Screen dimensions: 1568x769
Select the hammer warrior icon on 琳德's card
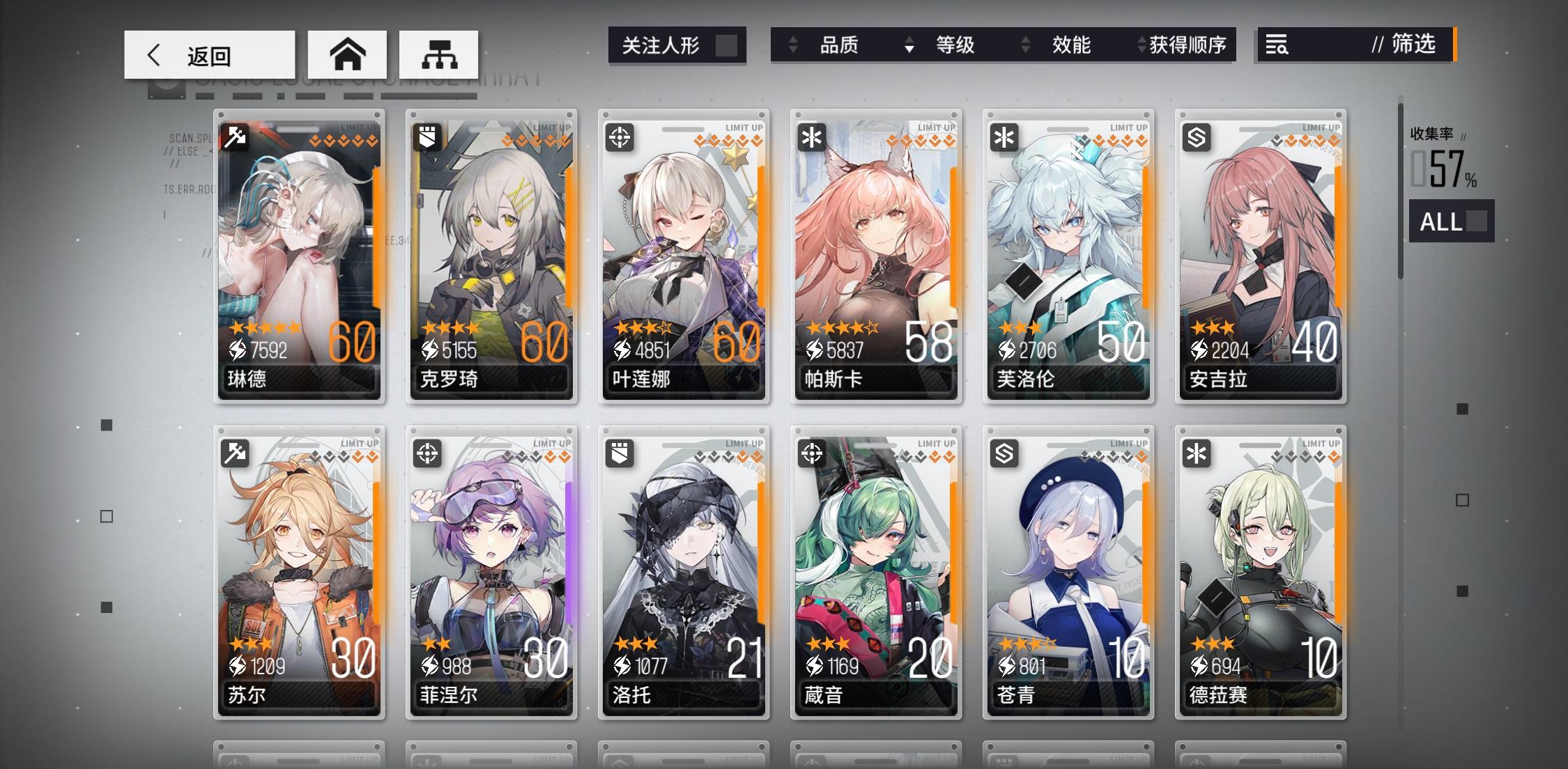(x=235, y=137)
